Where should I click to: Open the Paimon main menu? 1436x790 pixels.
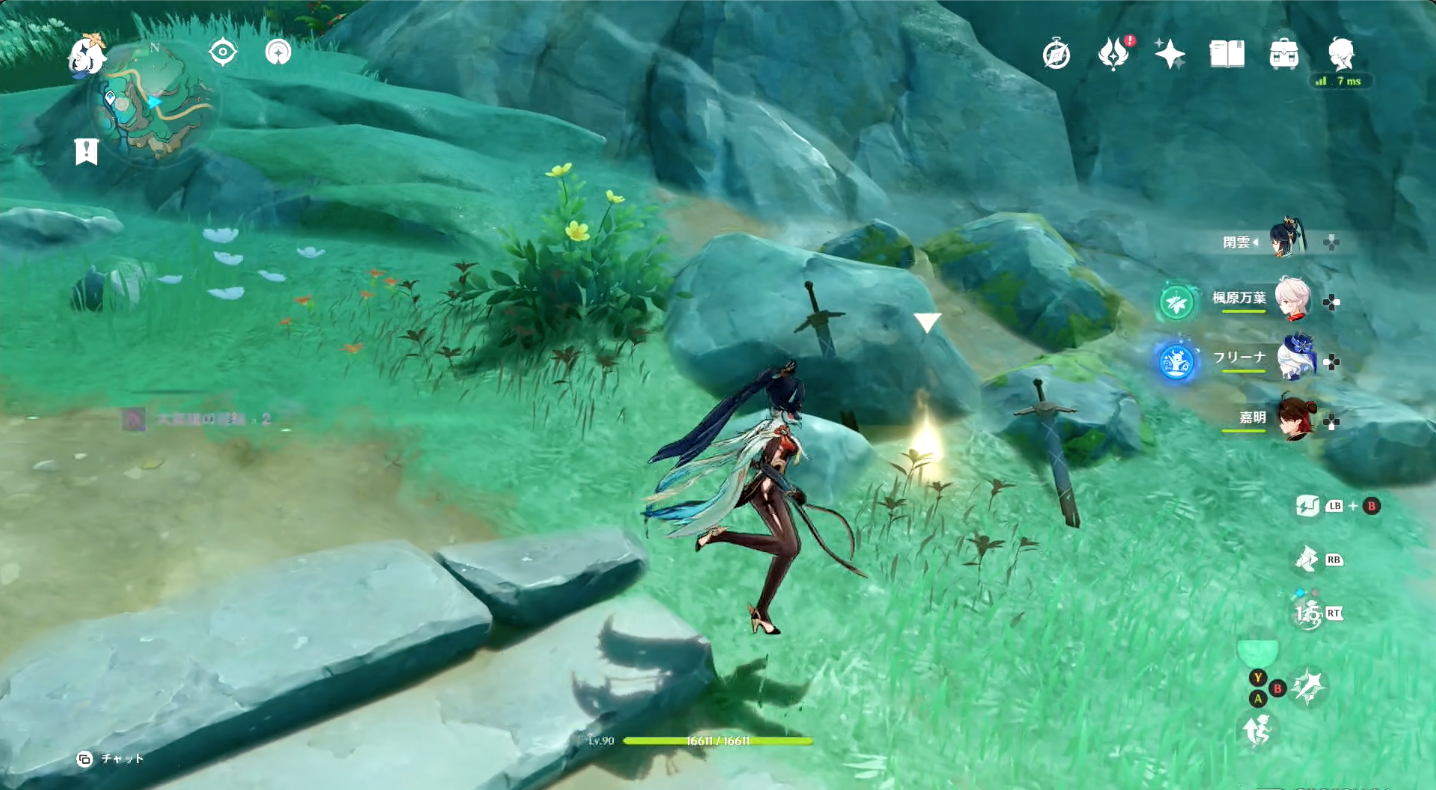pos(88,55)
